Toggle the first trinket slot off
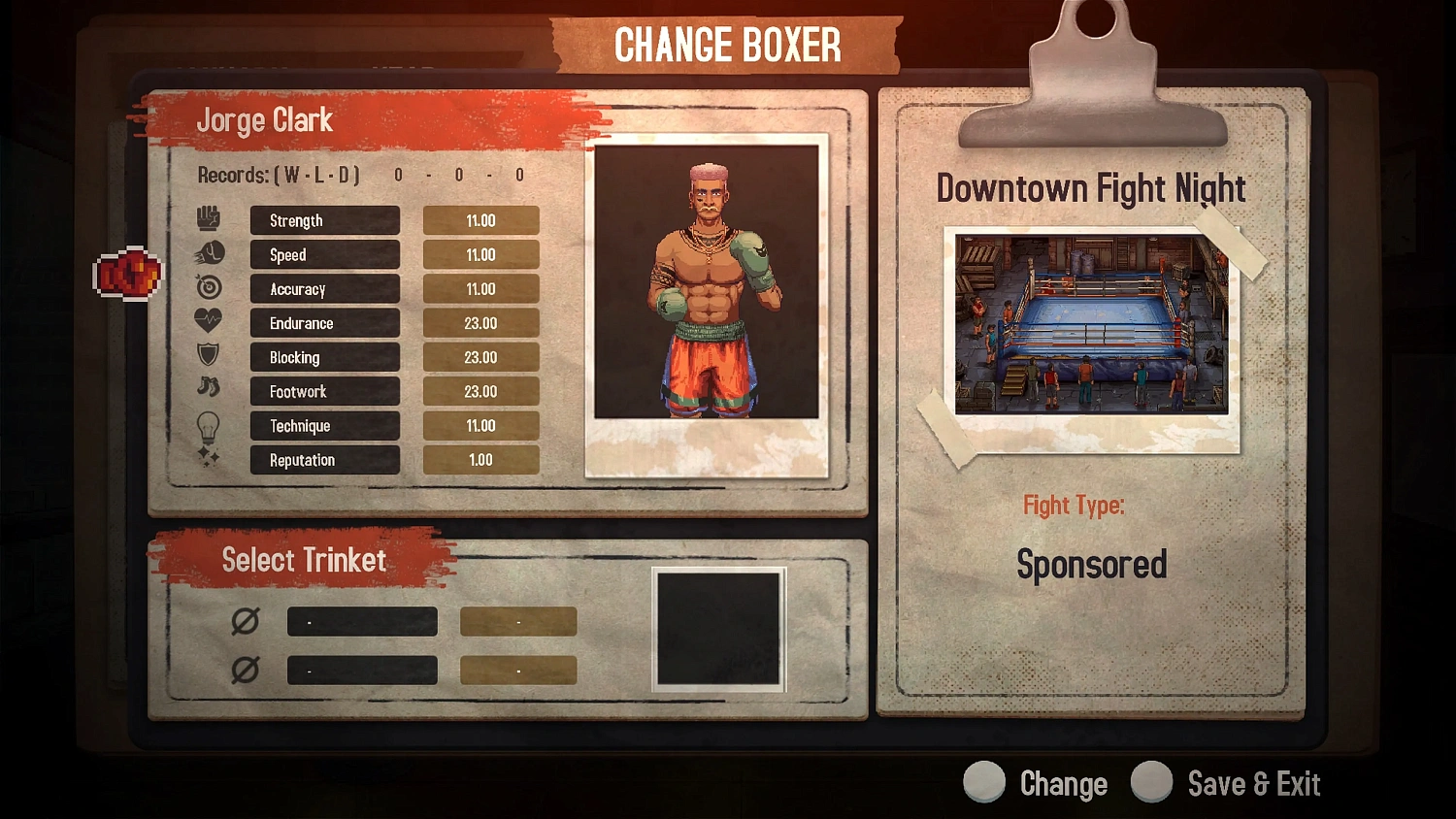This screenshot has width=1456, height=819. (245, 621)
